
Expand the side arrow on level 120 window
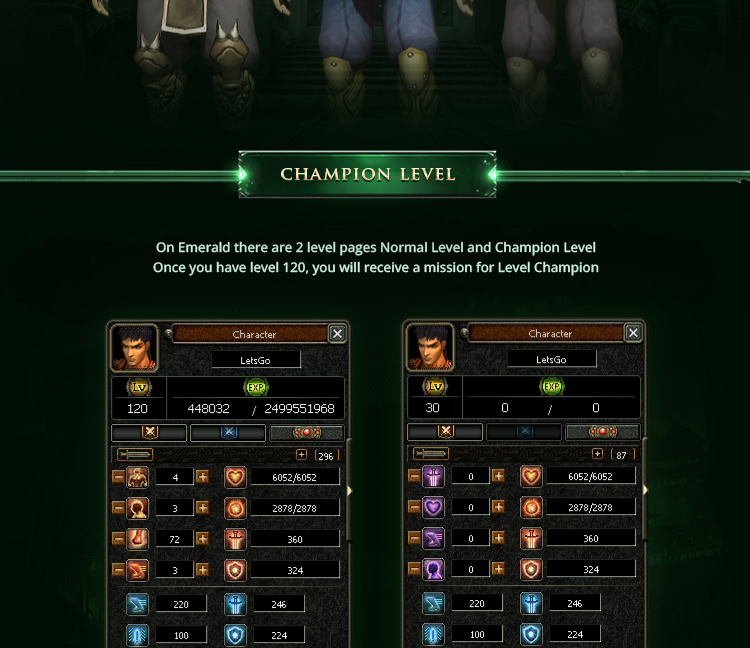coord(349,491)
